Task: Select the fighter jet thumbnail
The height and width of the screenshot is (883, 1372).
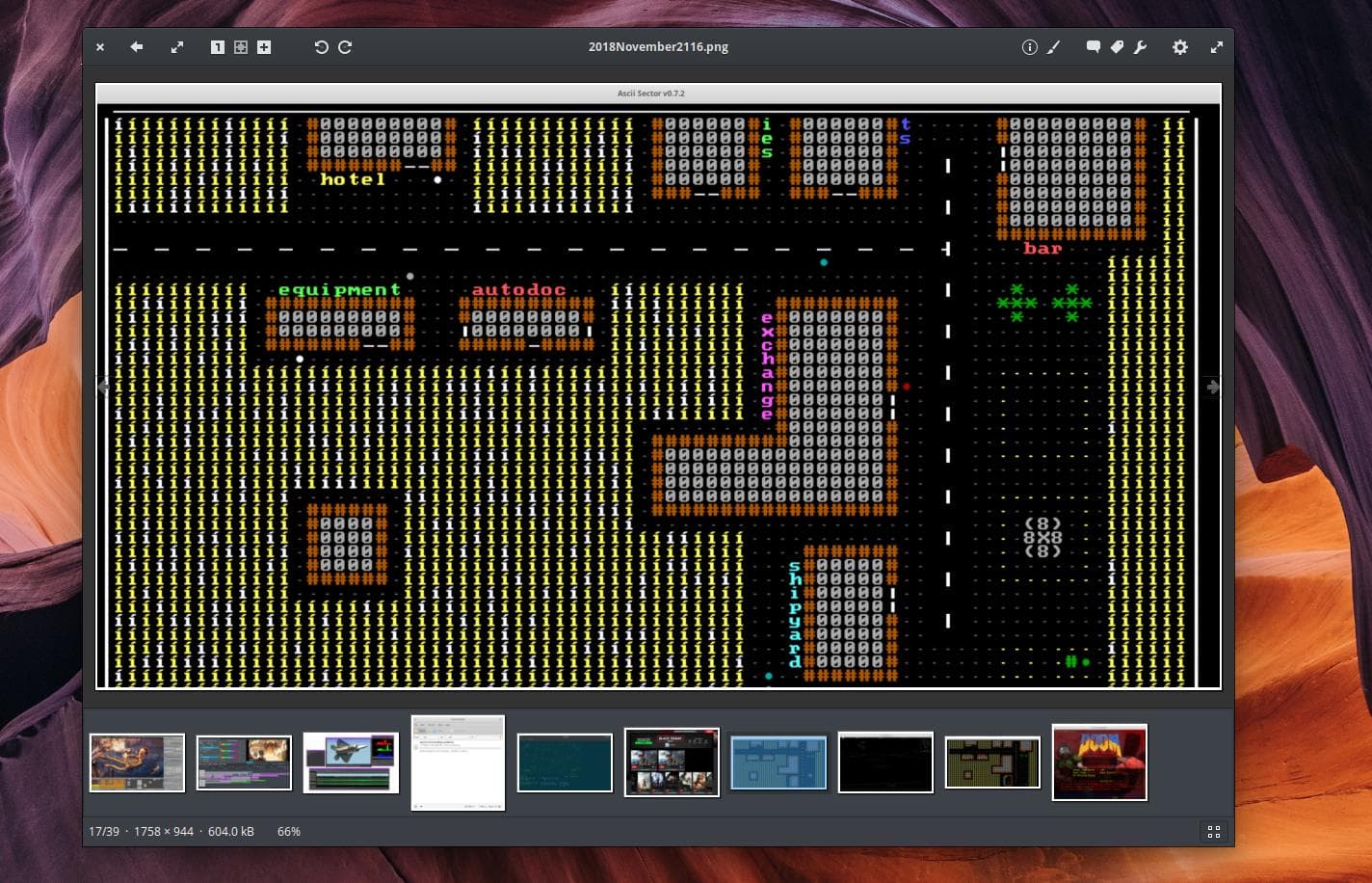Action: point(351,763)
